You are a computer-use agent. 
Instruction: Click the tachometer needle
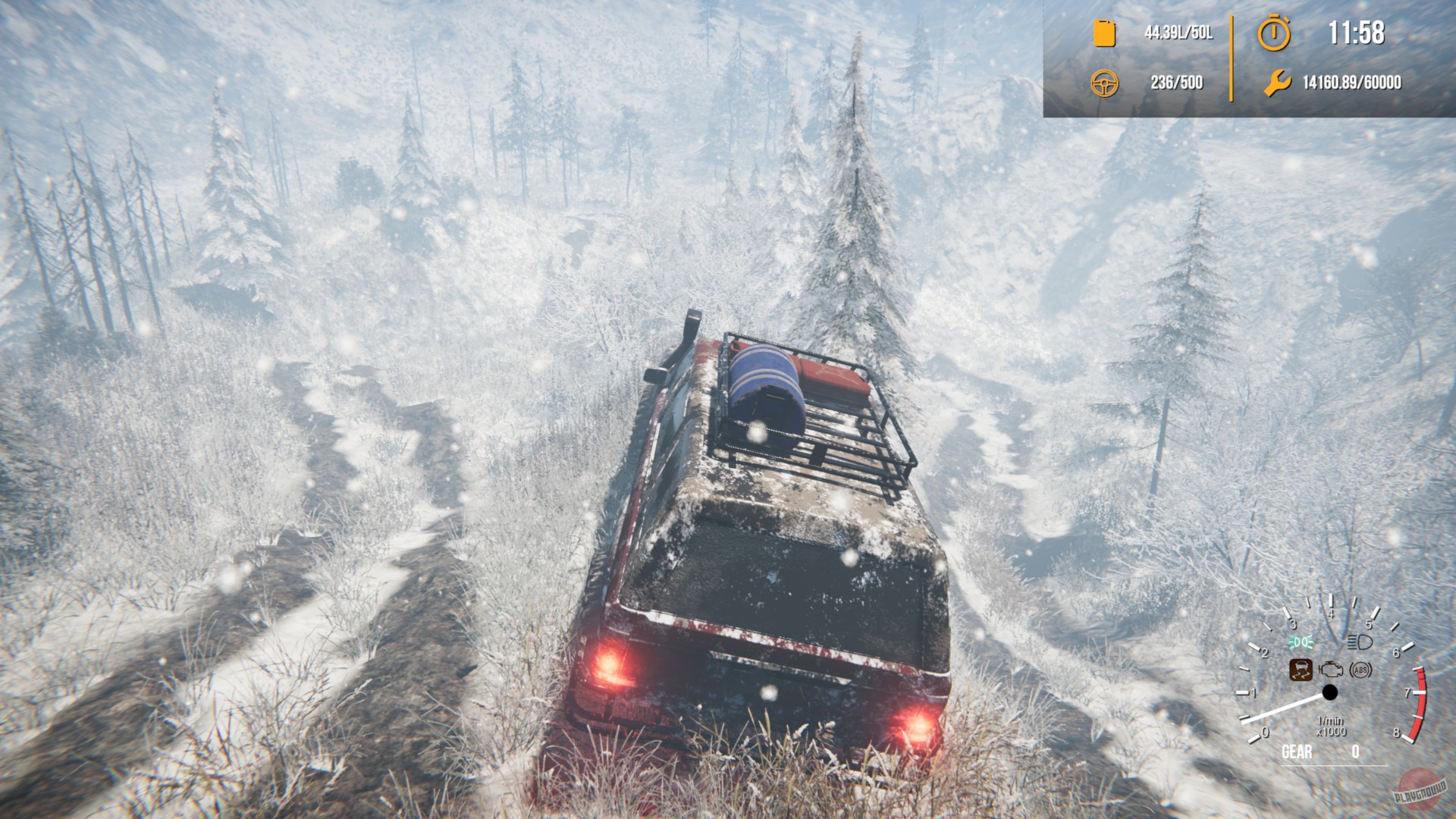coord(1281,709)
